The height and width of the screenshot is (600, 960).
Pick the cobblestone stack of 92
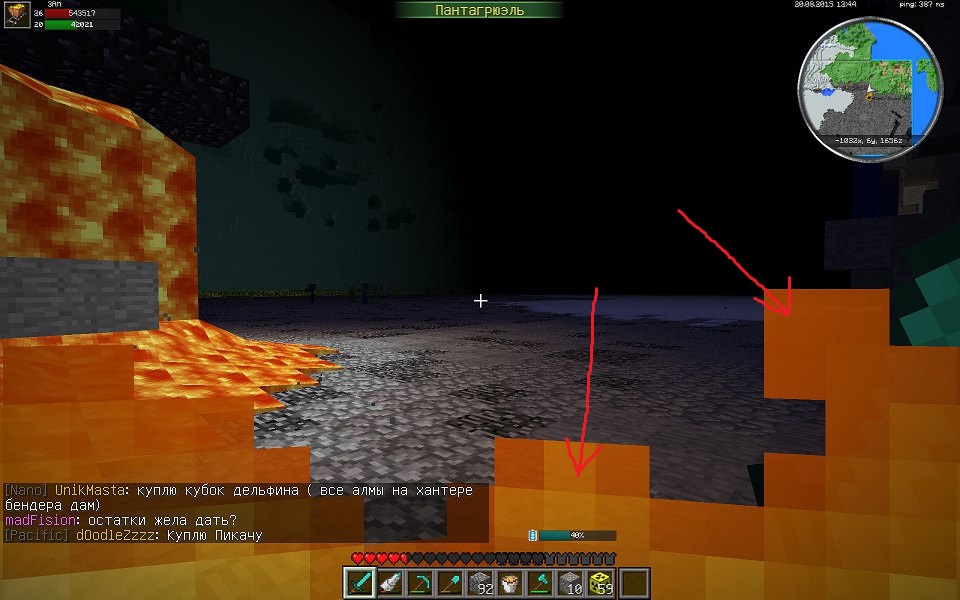coord(481,582)
